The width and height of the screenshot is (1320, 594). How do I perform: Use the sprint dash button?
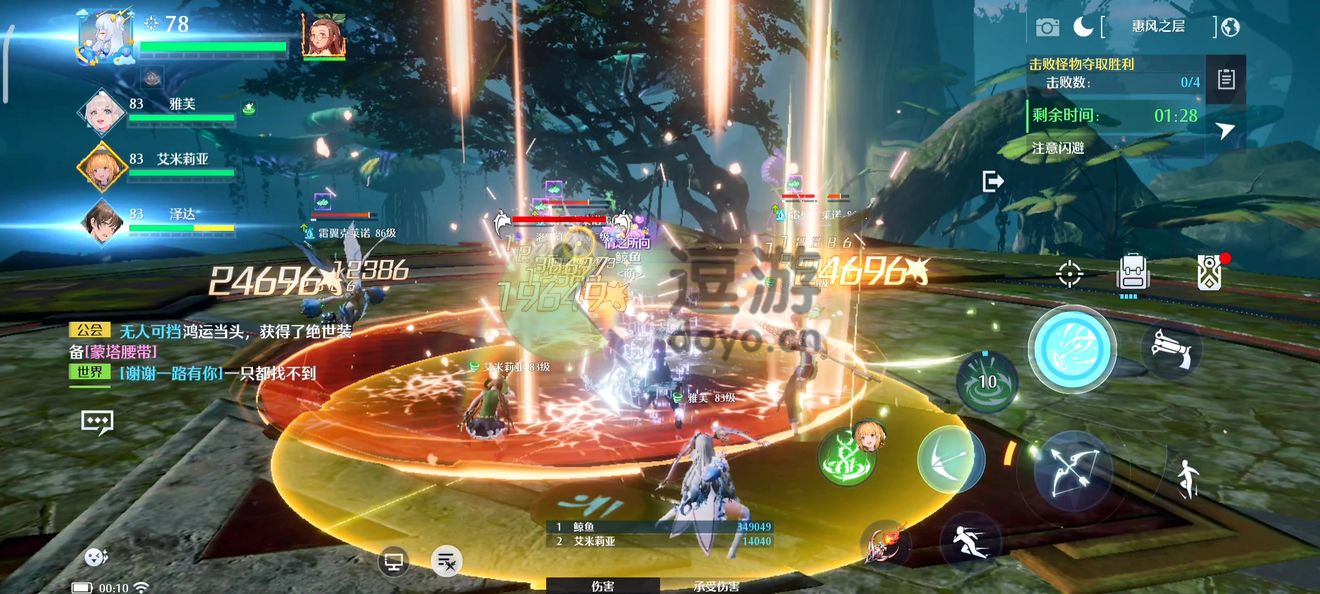click(971, 542)
